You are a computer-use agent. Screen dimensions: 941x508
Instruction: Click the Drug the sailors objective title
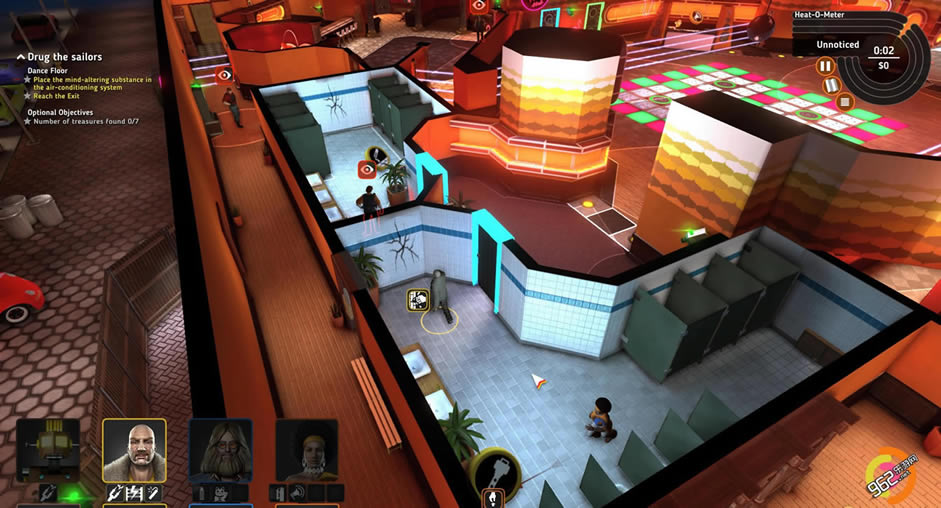pyautogui.click(x=65, y=57)
